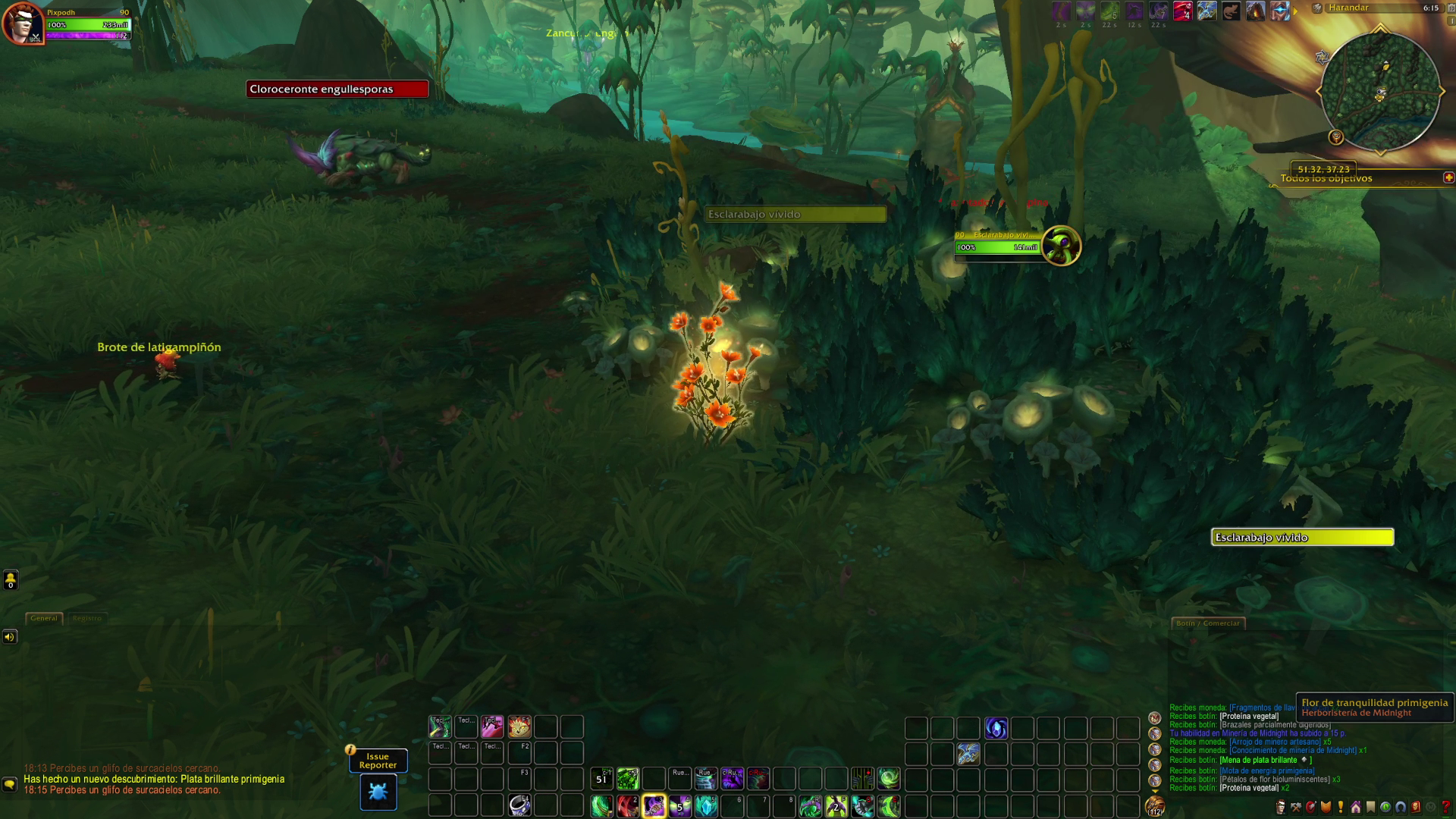The width and height of the screenshot is (1456, 819).
Task: Select the Botín / Comerciar chat tab
Action: tap(1208, 623)
